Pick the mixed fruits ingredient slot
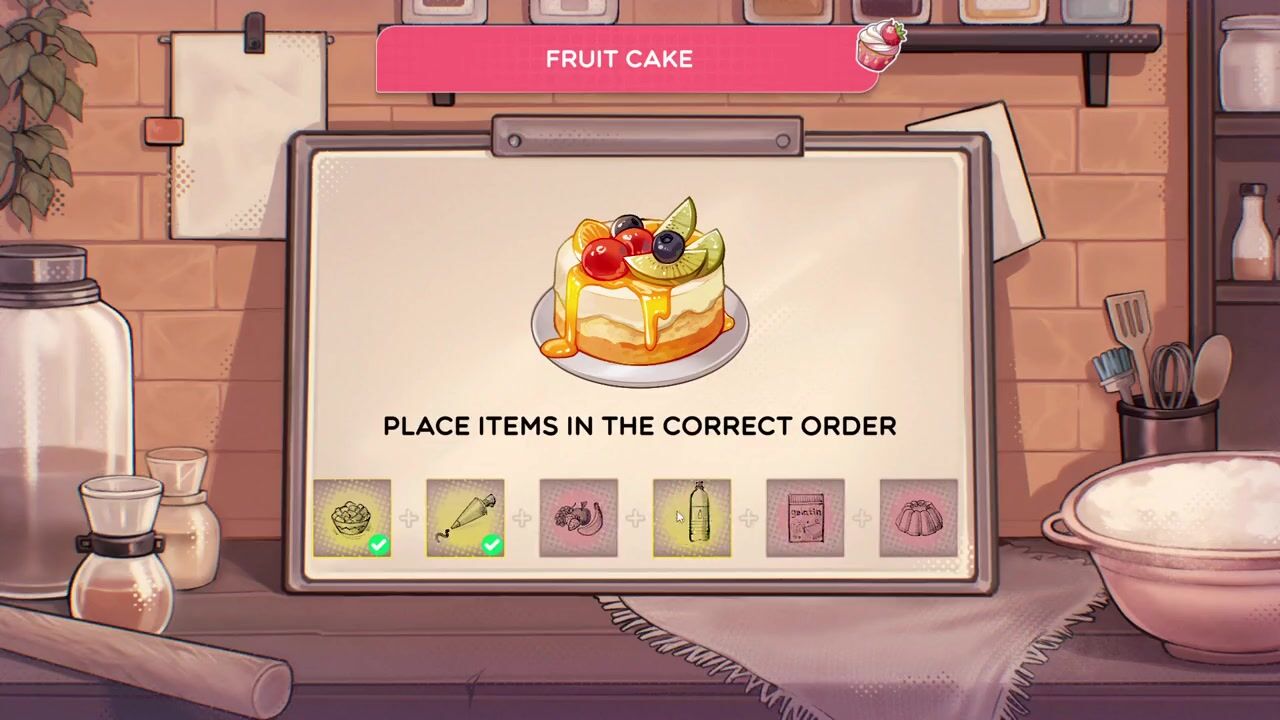The height and width of the screenshot is (720, 1280). (578, 518)
